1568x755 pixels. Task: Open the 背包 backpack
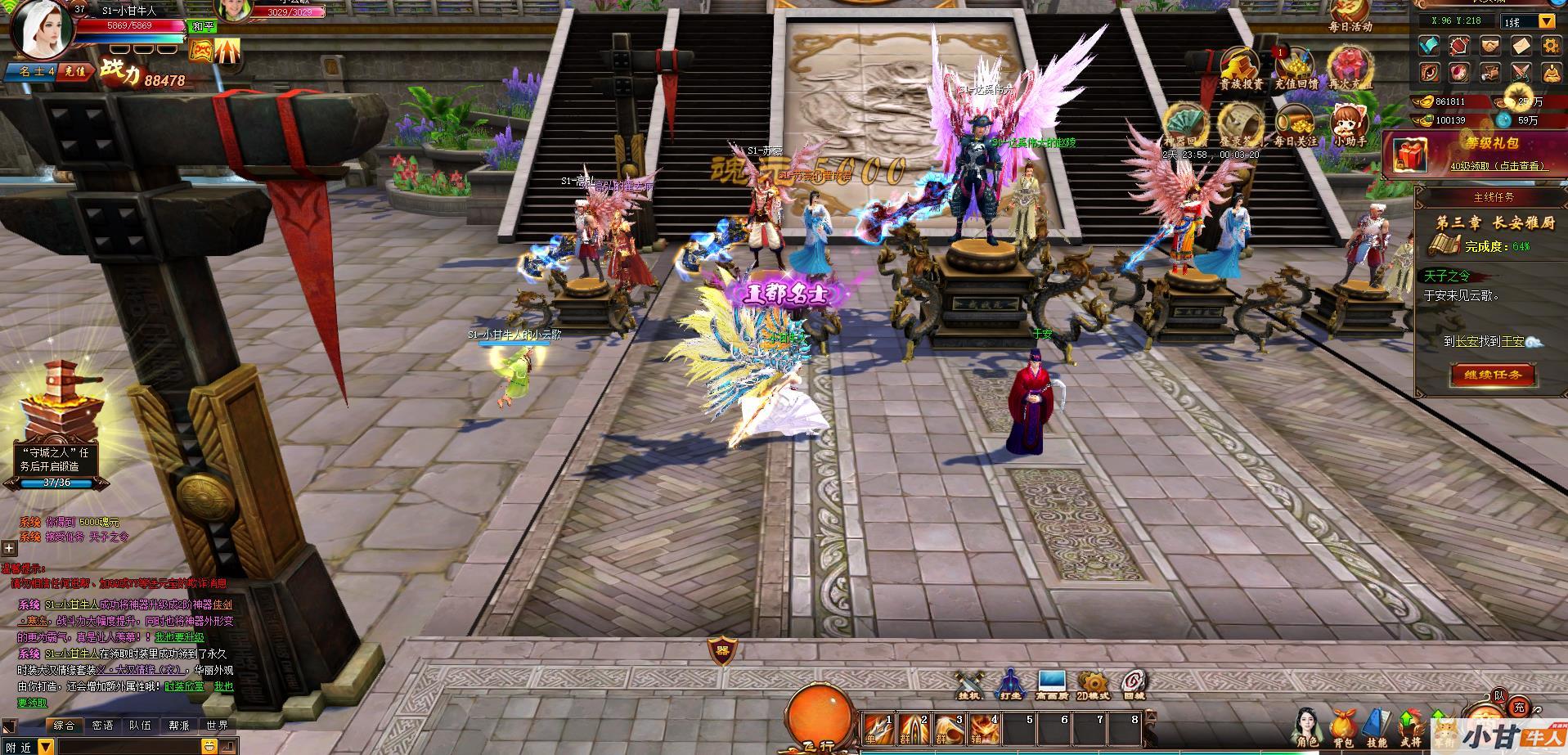(1341, 726)
